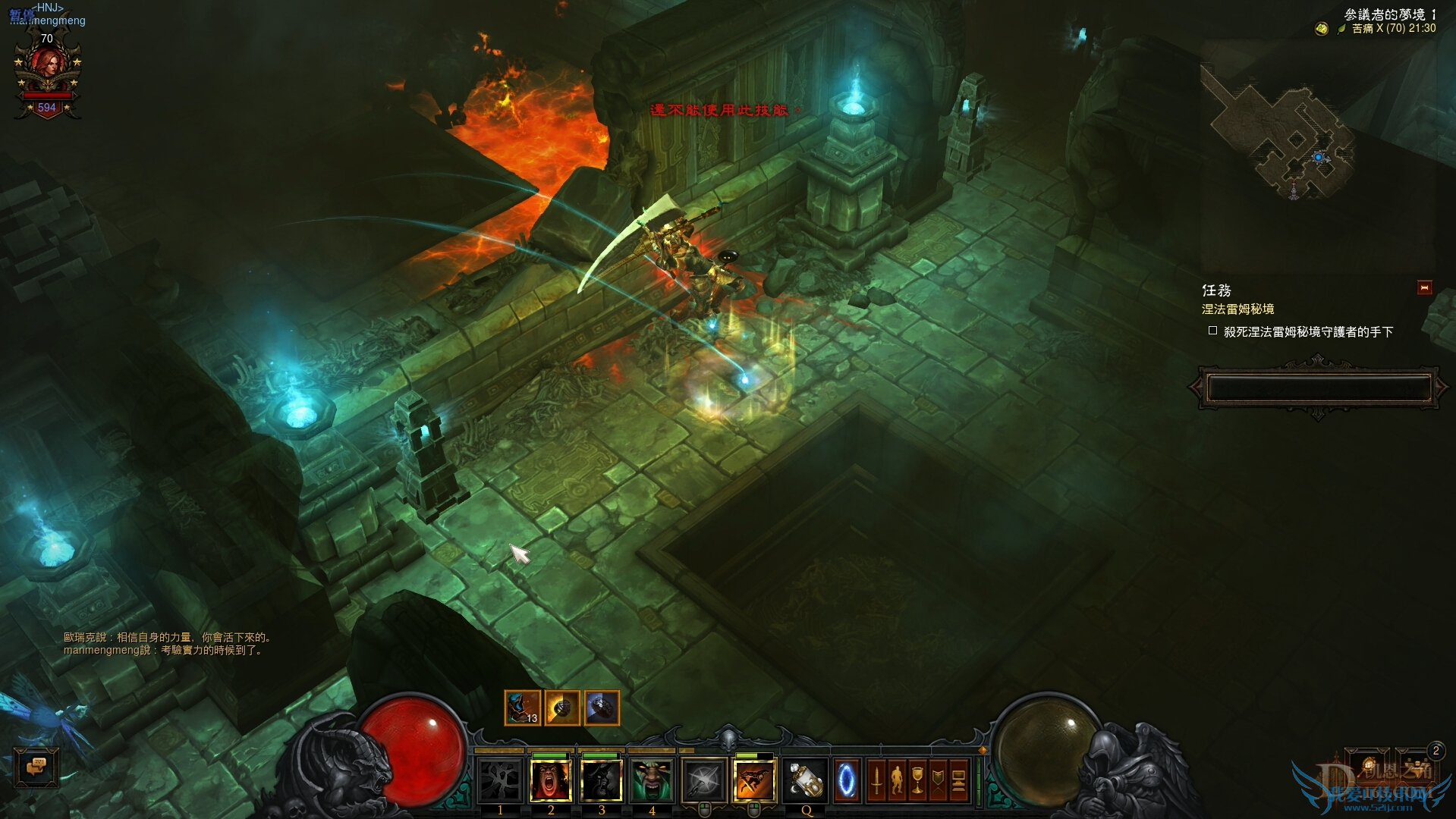1456x819 pixels.
Task: Activate the orange leaping barbarian skill
Action: [x=754, y=780]
